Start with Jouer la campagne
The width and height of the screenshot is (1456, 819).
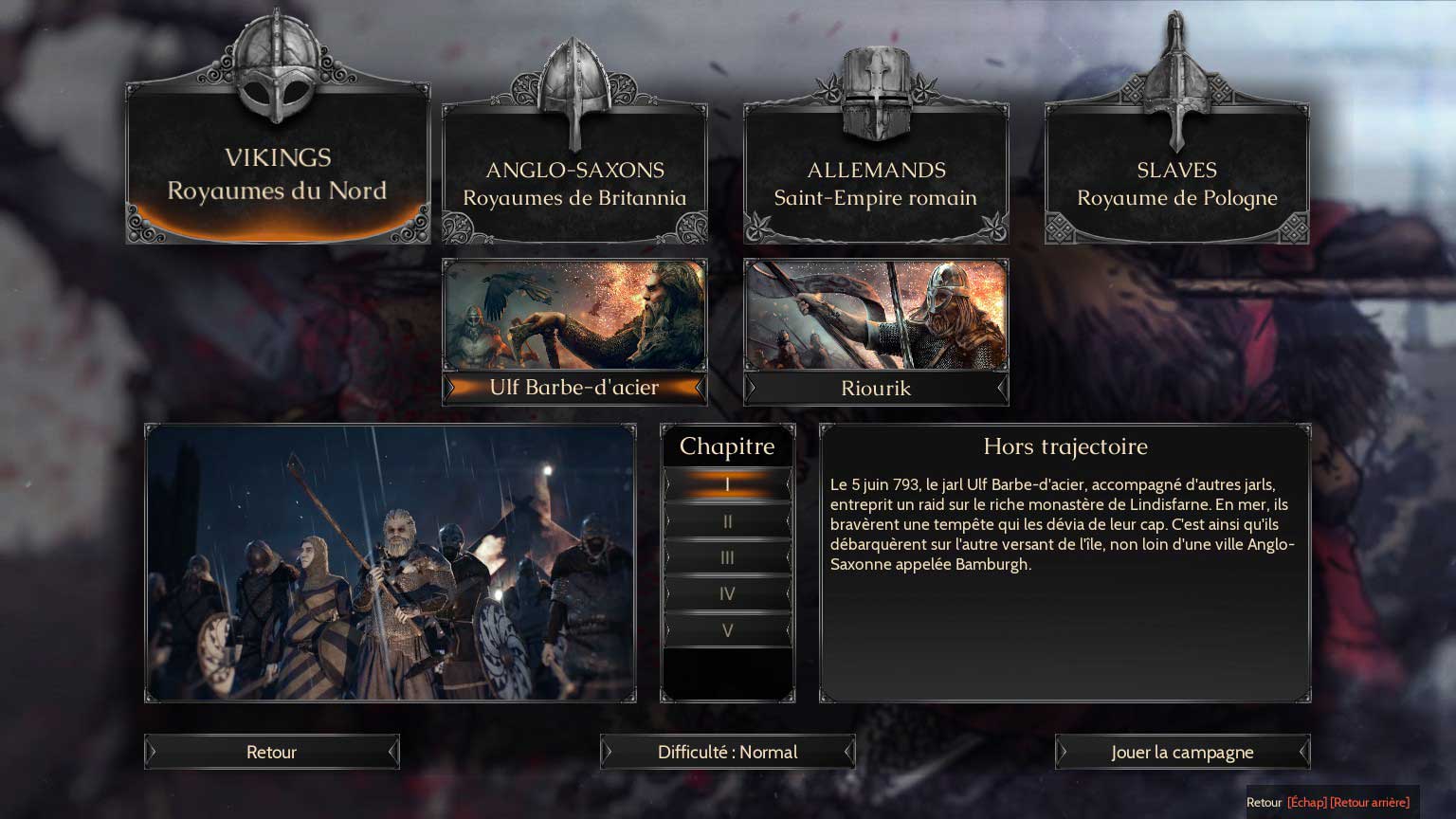pyautogui.click(x=1182, y=752)
